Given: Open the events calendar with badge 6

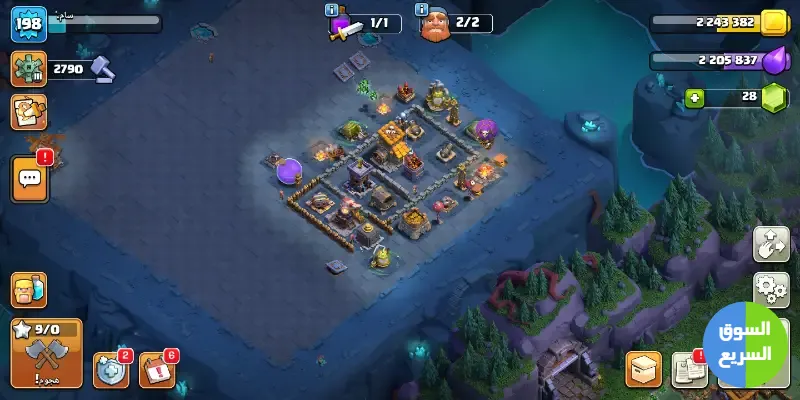Looking at the screenshot, I should (157, 370).
